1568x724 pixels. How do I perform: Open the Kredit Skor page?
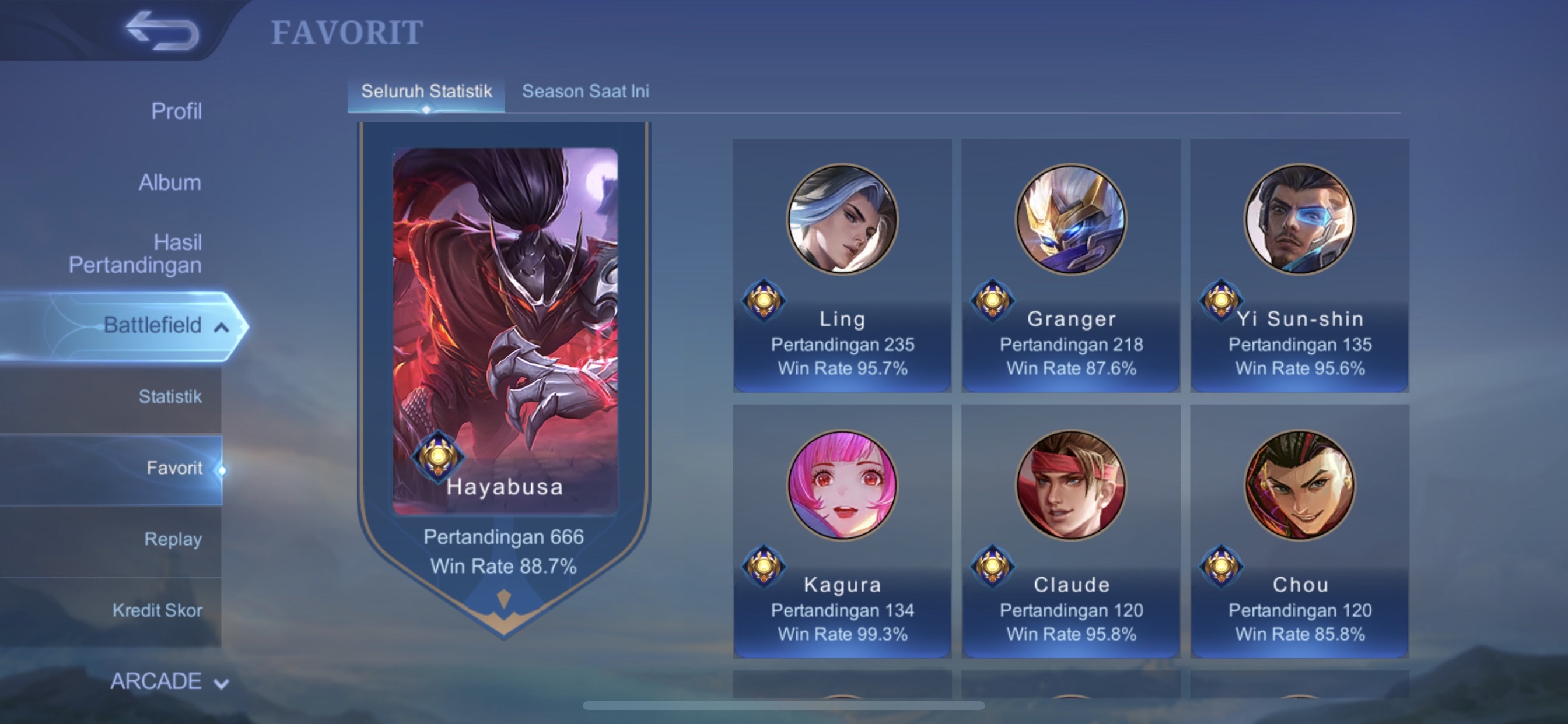click(157, 610)
